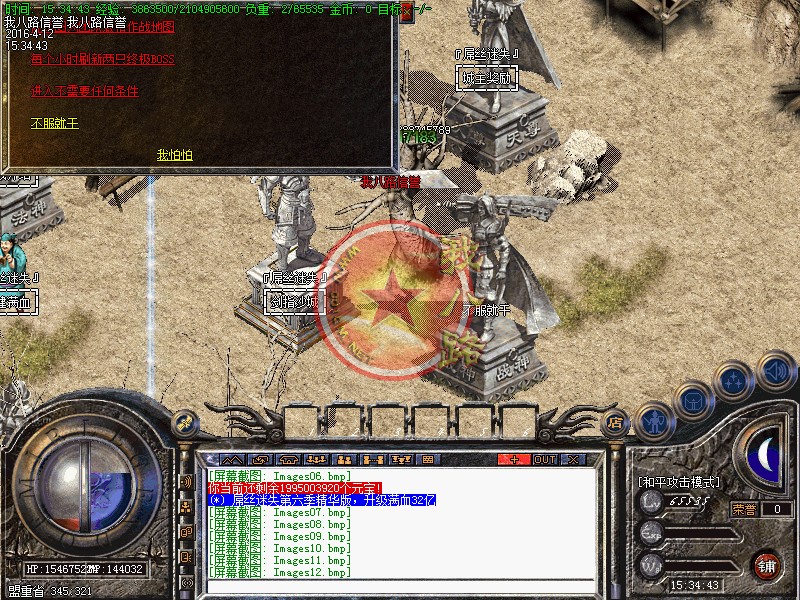Viewport: 800px width, 600px height.
Task: Open the character equipment round icon
Action: [x=653, y=422]
